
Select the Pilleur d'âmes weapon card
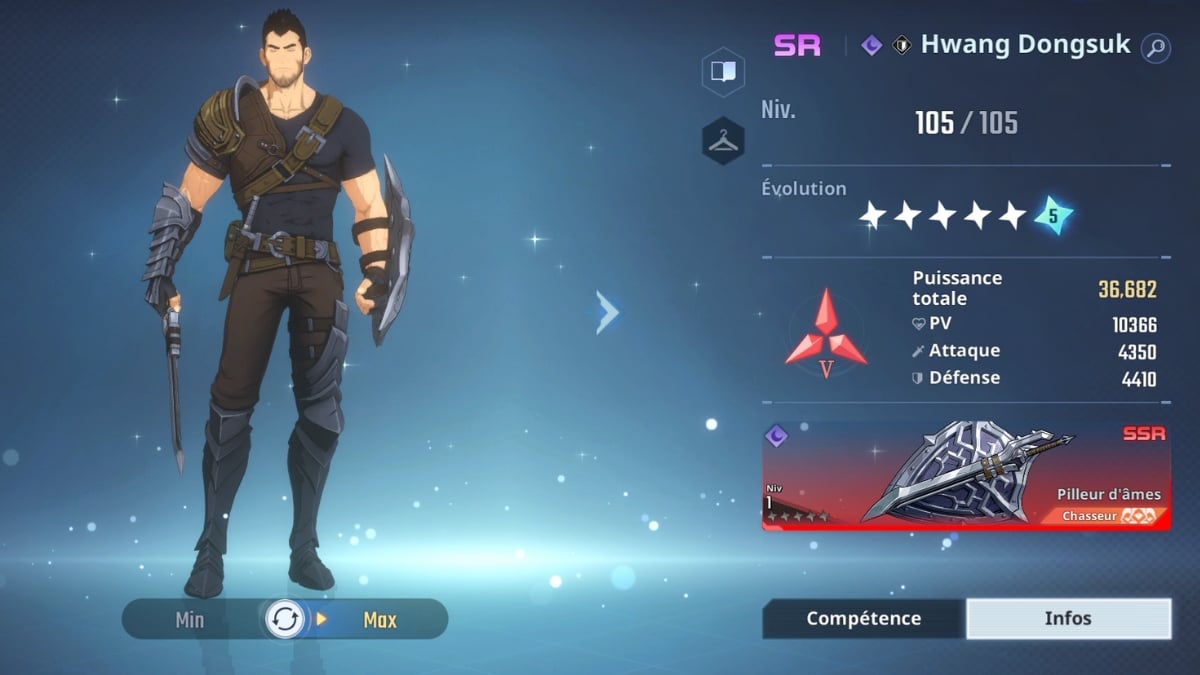click(x=966, y=475)
